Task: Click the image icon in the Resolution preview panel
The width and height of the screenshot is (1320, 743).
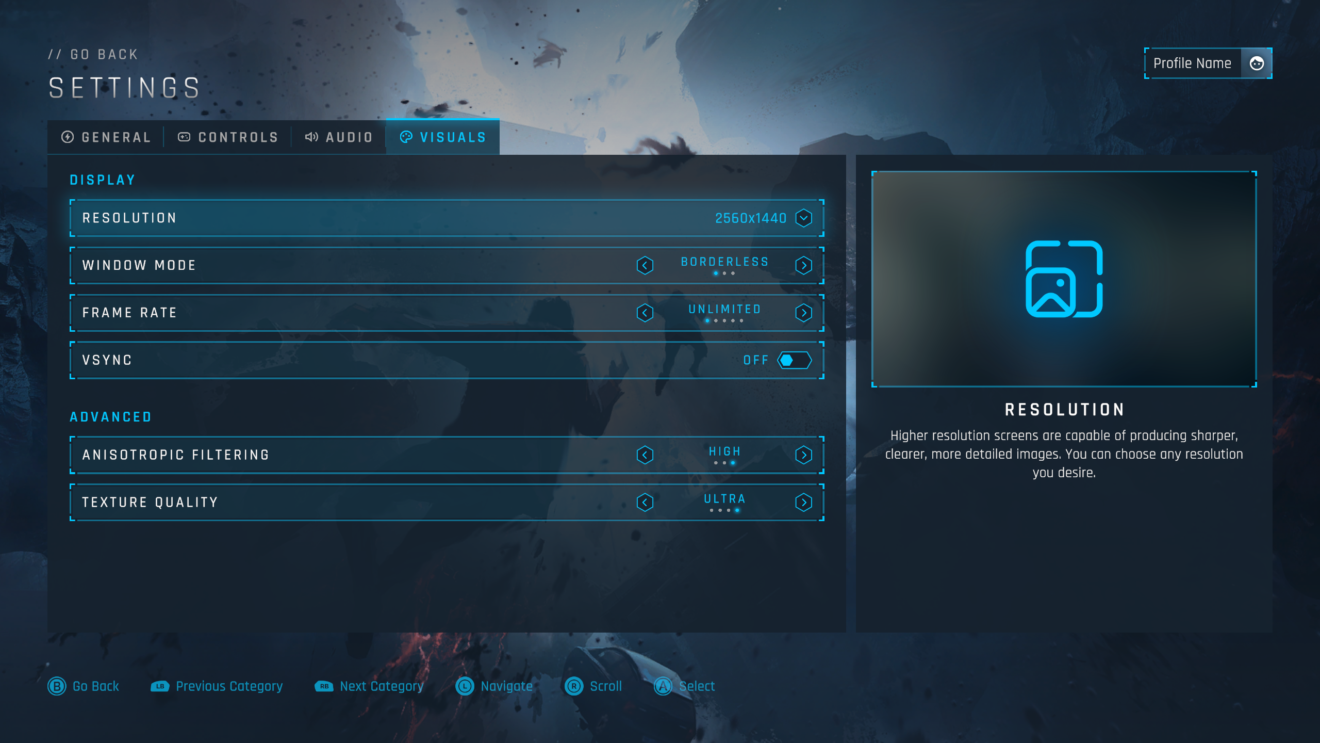Action: pos(1064,280)
